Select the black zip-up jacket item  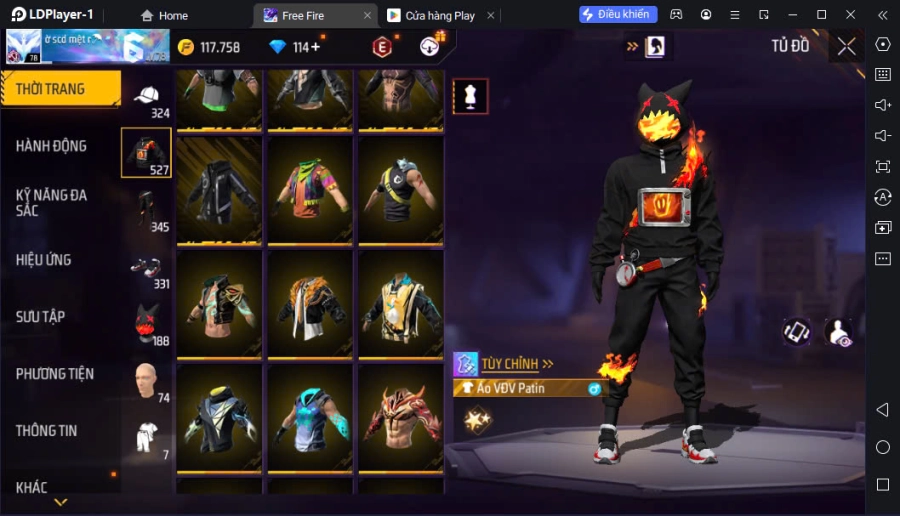[219, 190]
